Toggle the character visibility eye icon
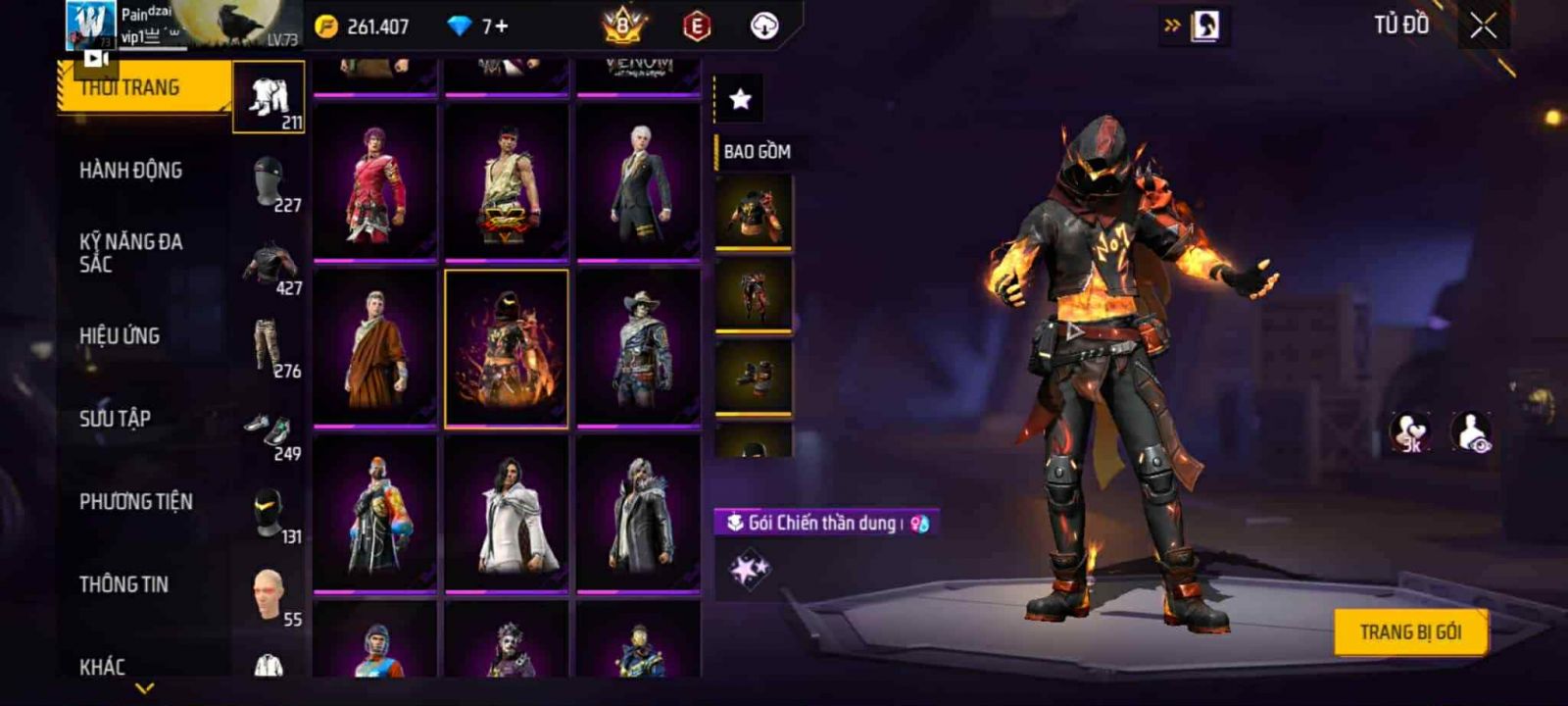1568x706 pixels. pyautogui.click(x=1471, y=432)
